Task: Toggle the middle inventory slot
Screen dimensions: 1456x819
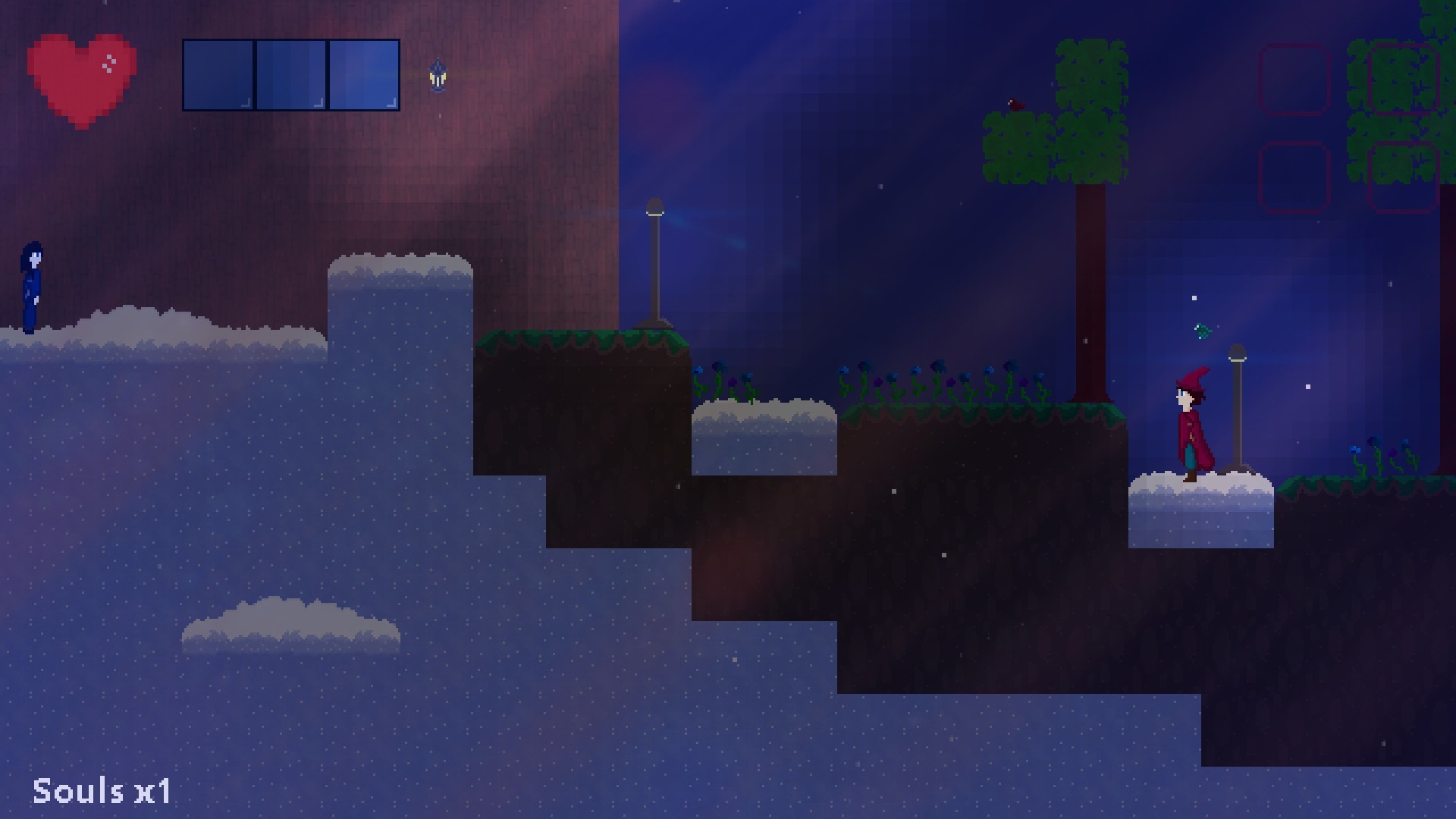Action: tap(290, 74)
